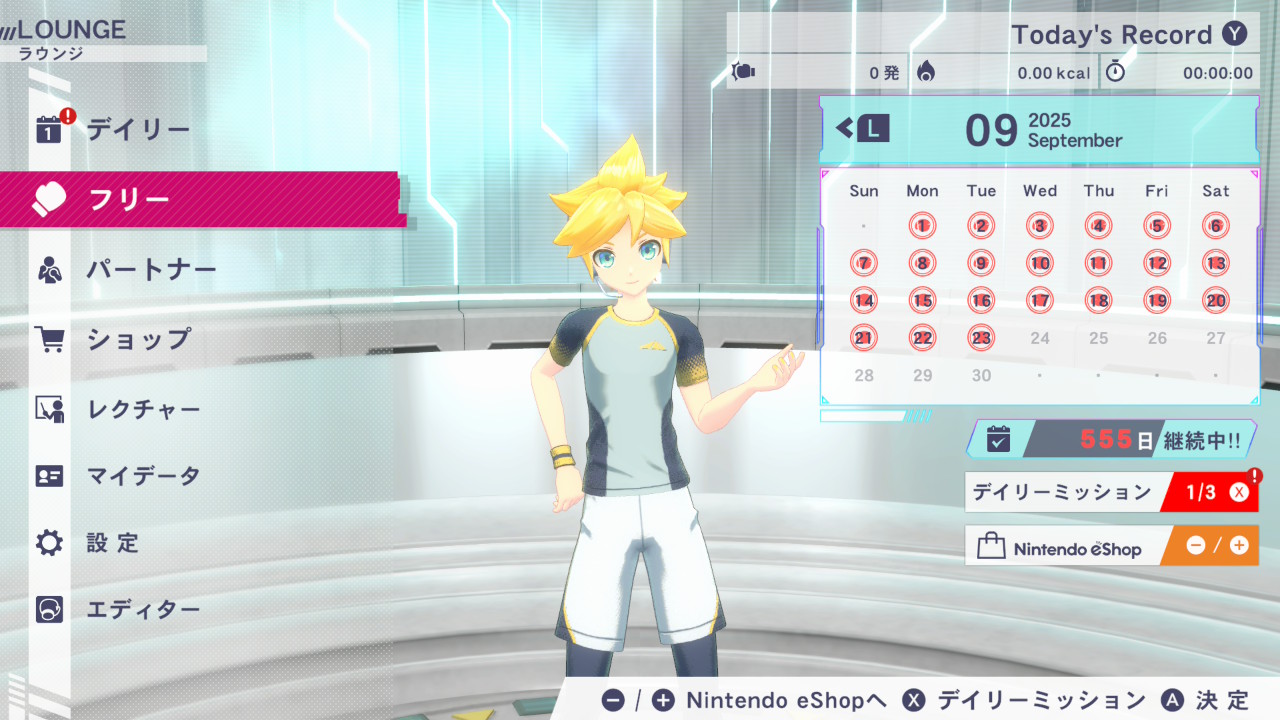Choose September 30 on the calendar
1280x720 pixels.
[981, 376]
